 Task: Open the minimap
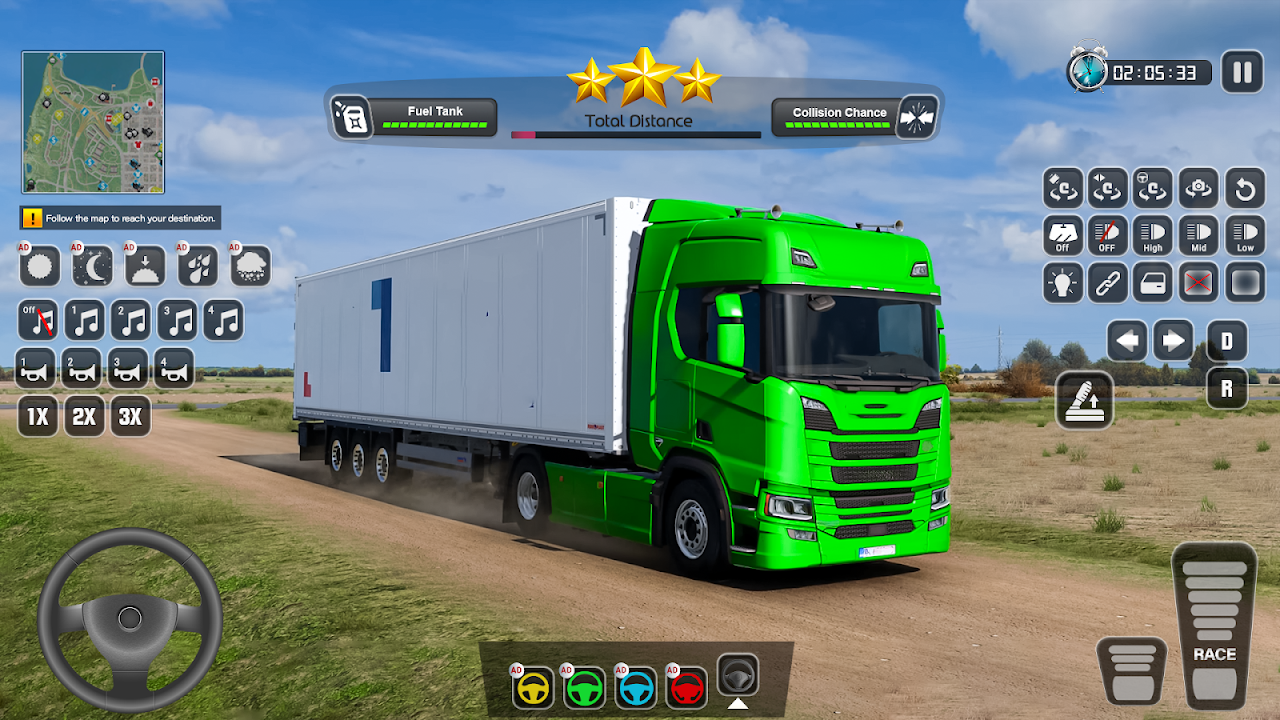(93, 122)
